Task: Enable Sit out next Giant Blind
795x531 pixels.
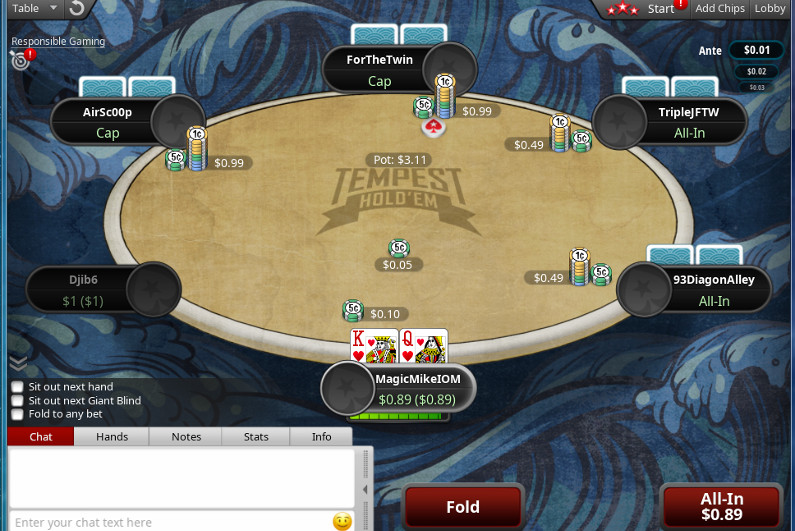Action: pyautogui.click(x=17, y=401)
